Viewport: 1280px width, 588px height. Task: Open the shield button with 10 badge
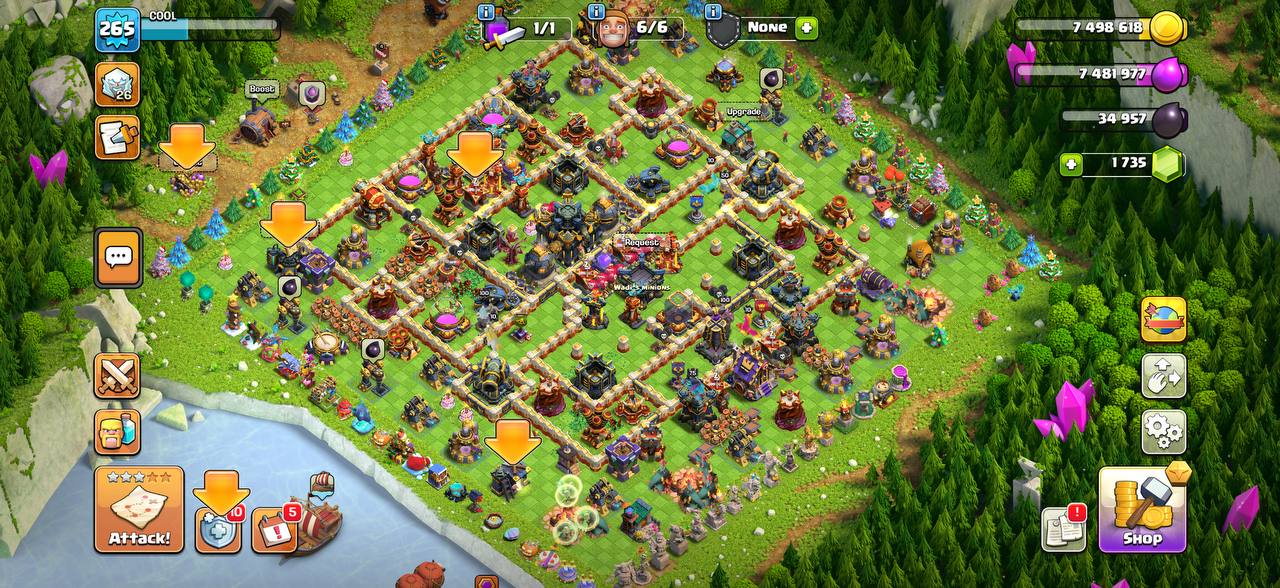(219, 530)
